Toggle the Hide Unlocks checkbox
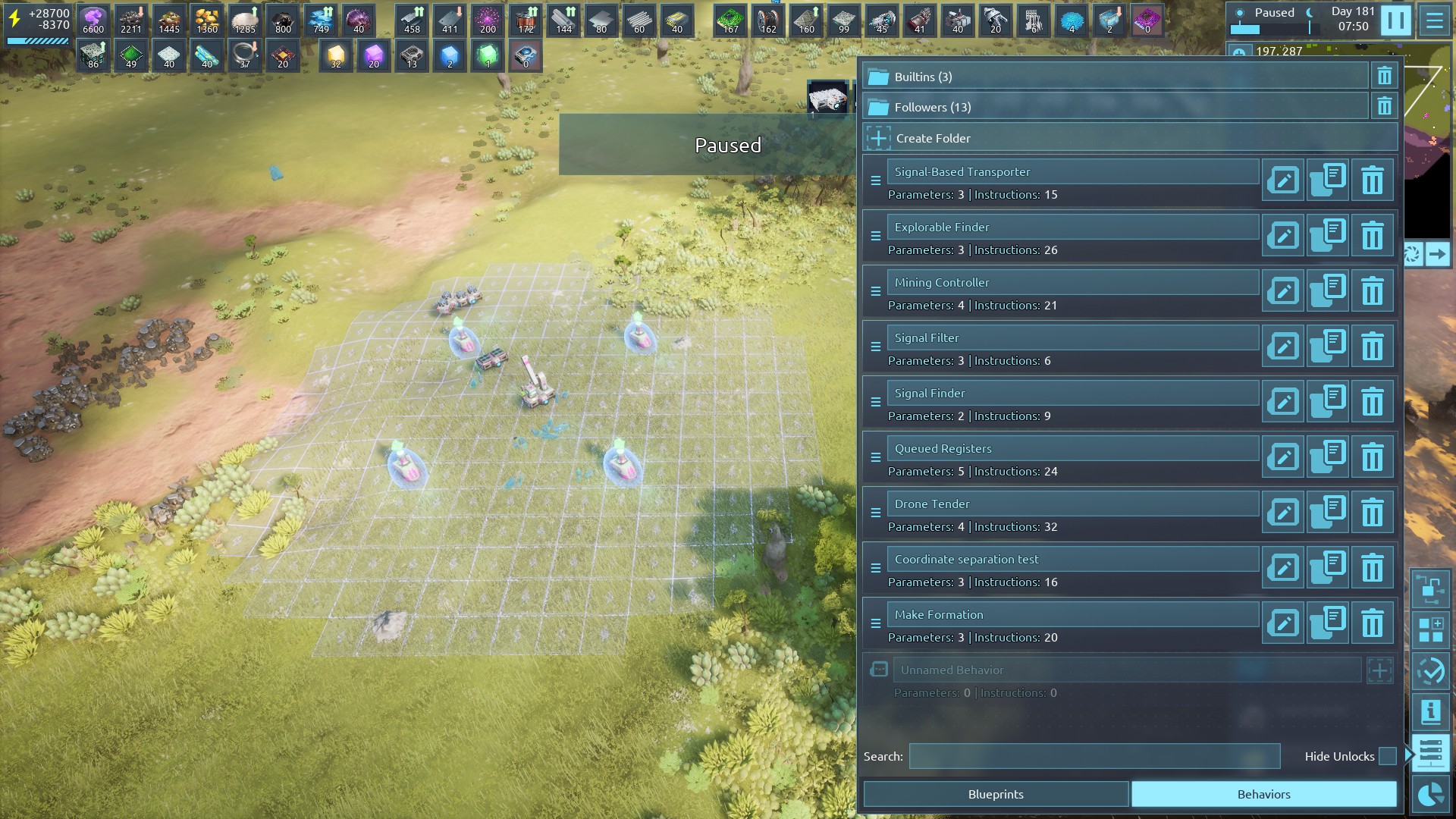1456x819 pixels. tap(1387, 756)
